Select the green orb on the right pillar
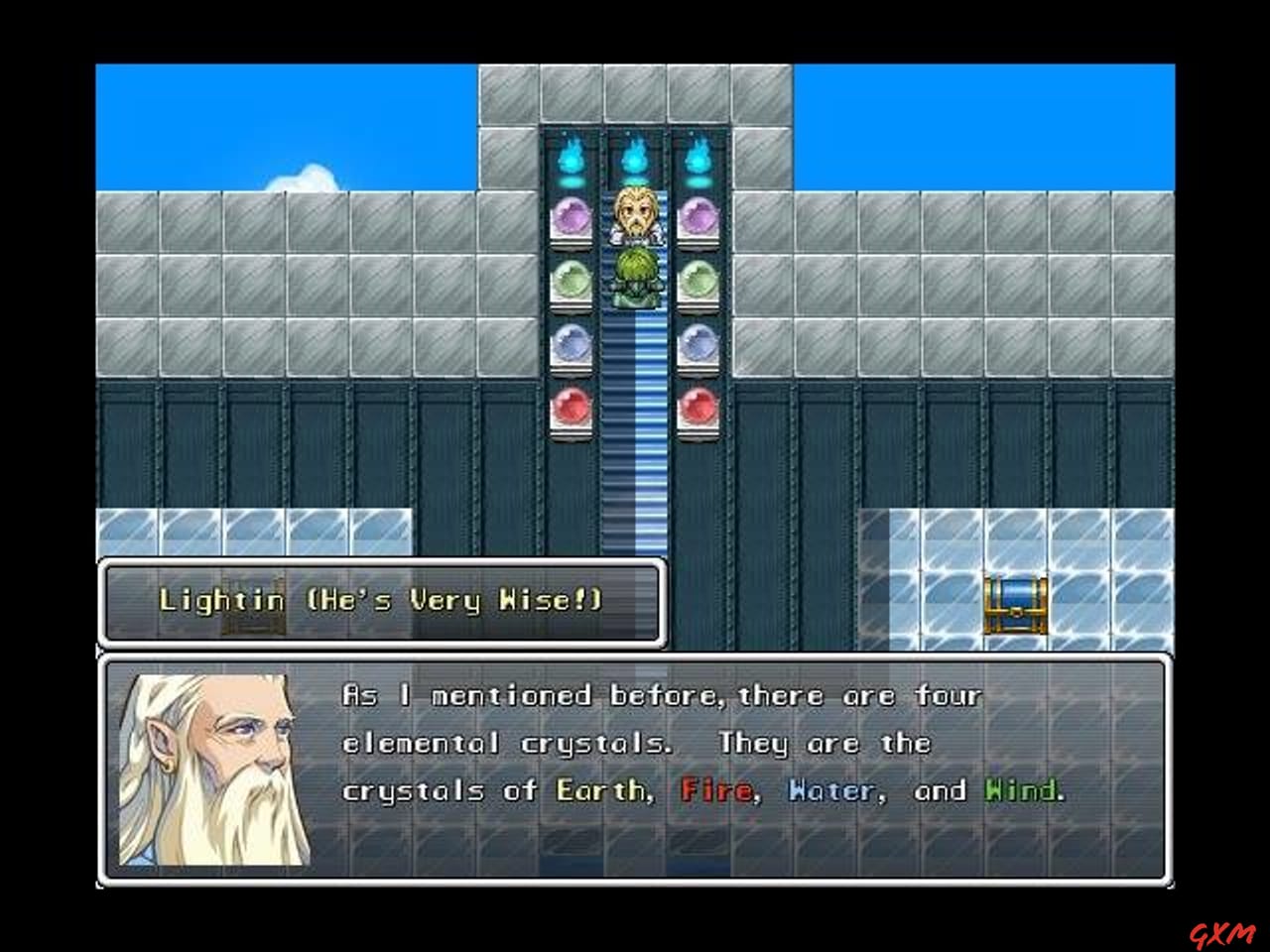 point(697,279)
